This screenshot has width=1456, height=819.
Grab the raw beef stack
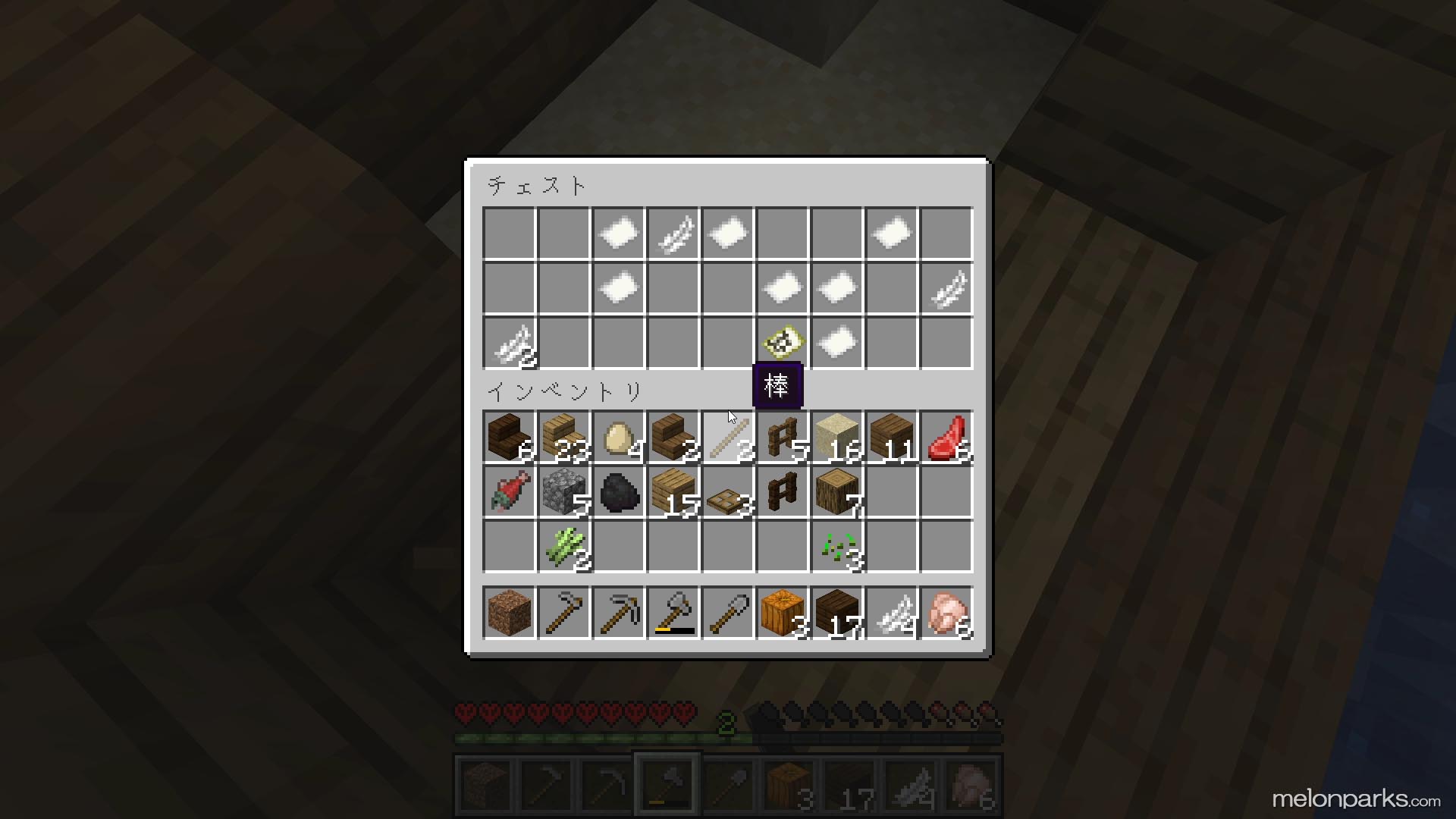[x=946, y=438]
